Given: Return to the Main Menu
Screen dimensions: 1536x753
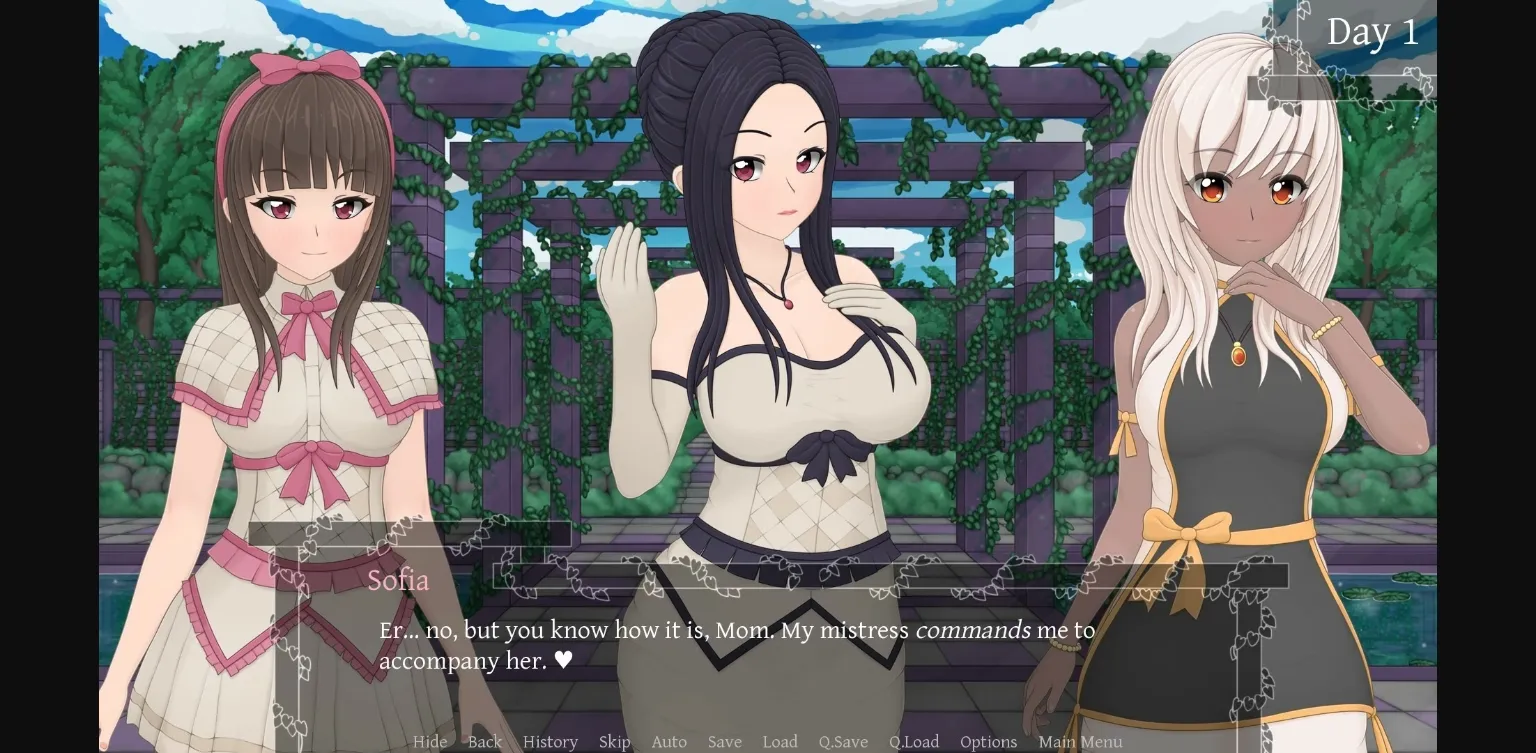Looking at the screenshot, I should pos(1079,742).
